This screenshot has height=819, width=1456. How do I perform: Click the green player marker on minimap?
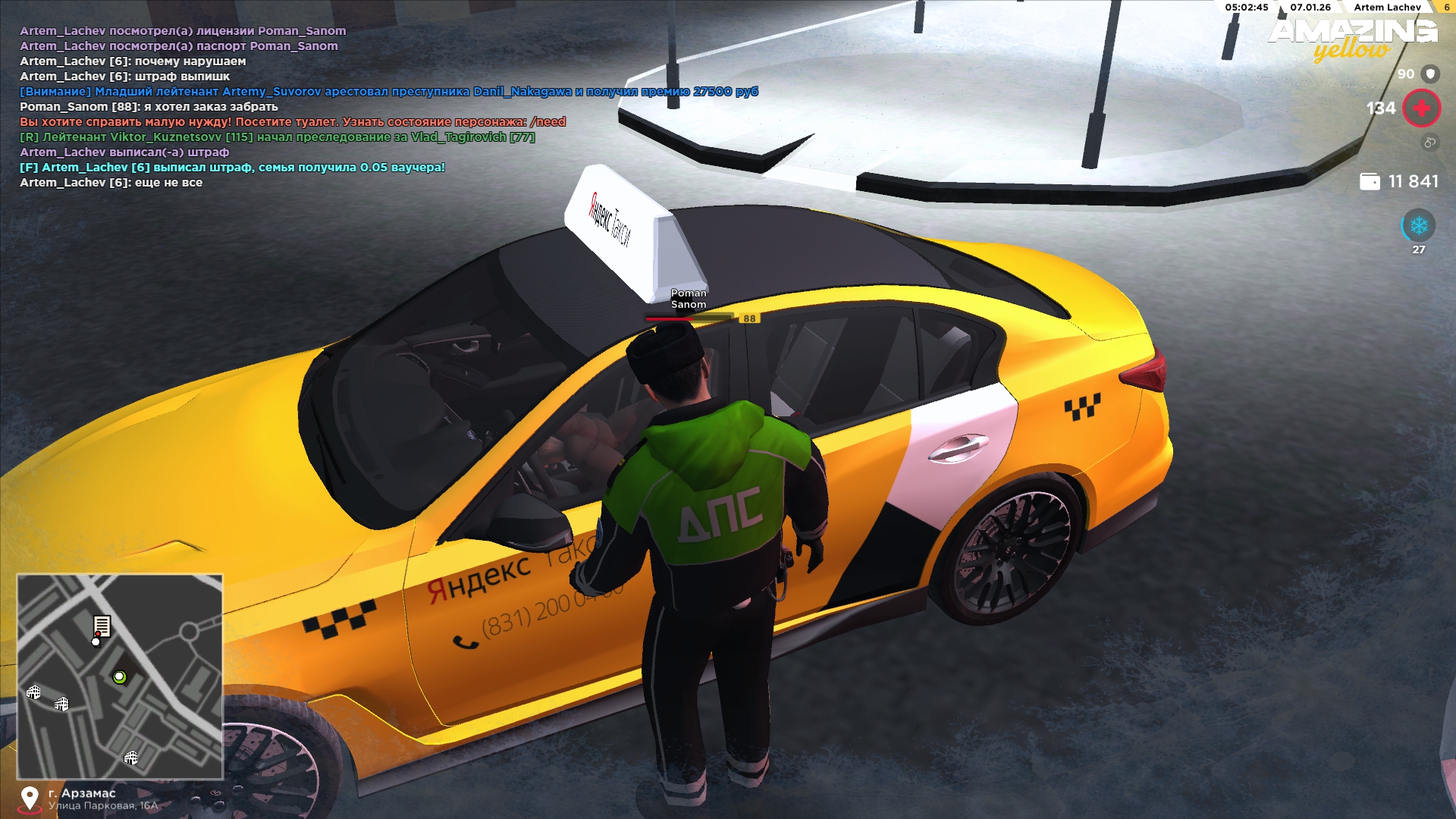pos(119,677)
